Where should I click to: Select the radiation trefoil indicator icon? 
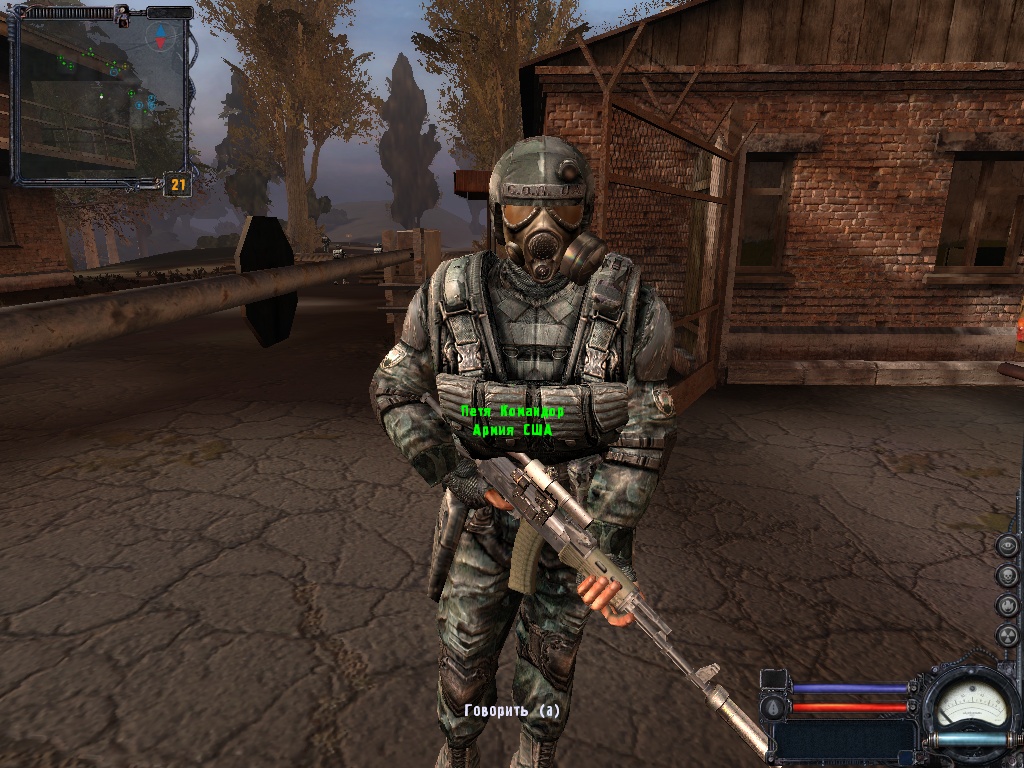[1008, 635]
